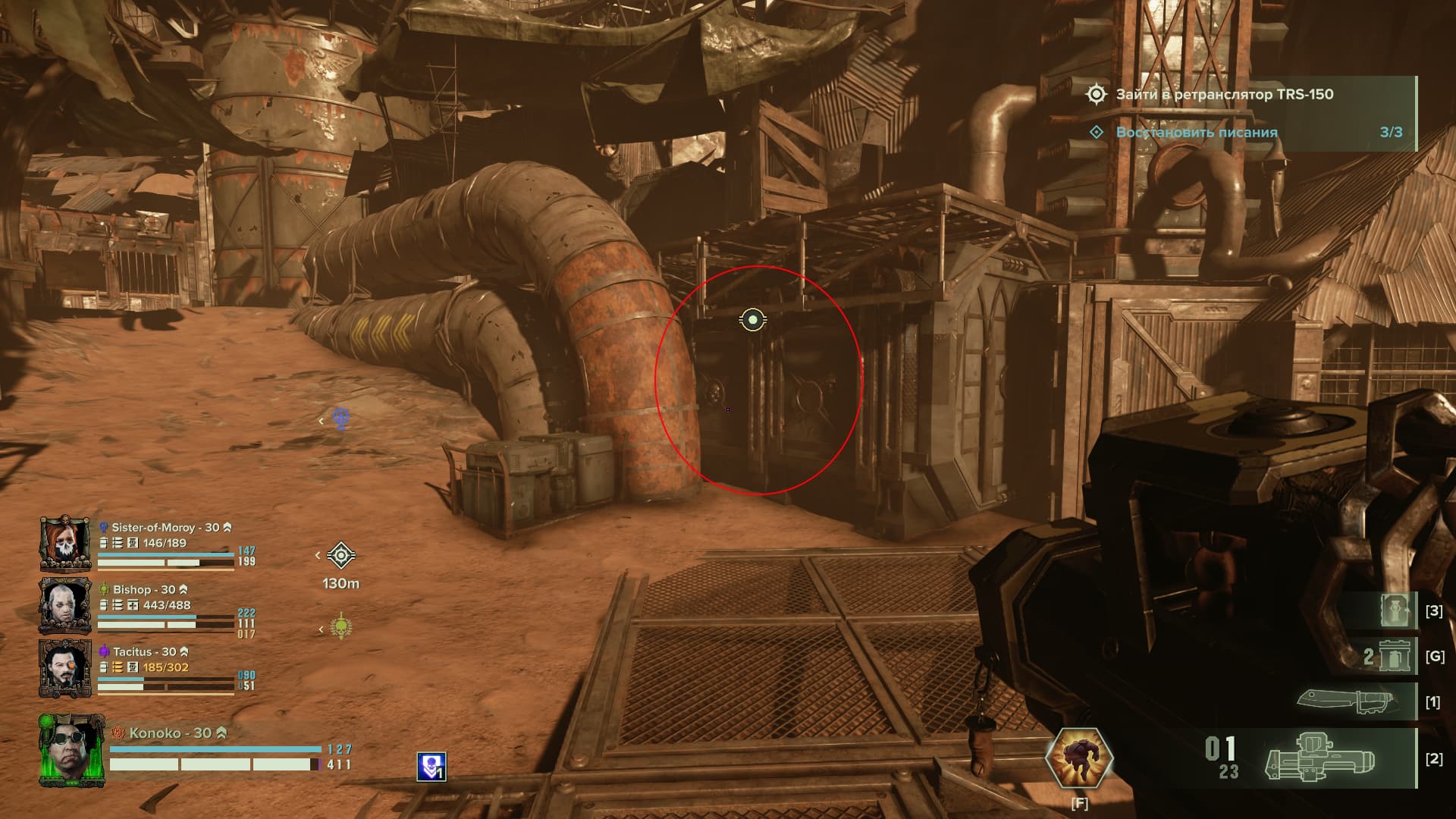Click the 130m objective waypoint marker
The width and height of the screenshot is (1456, 819).
pyautogui.click(x=341, y=556)
